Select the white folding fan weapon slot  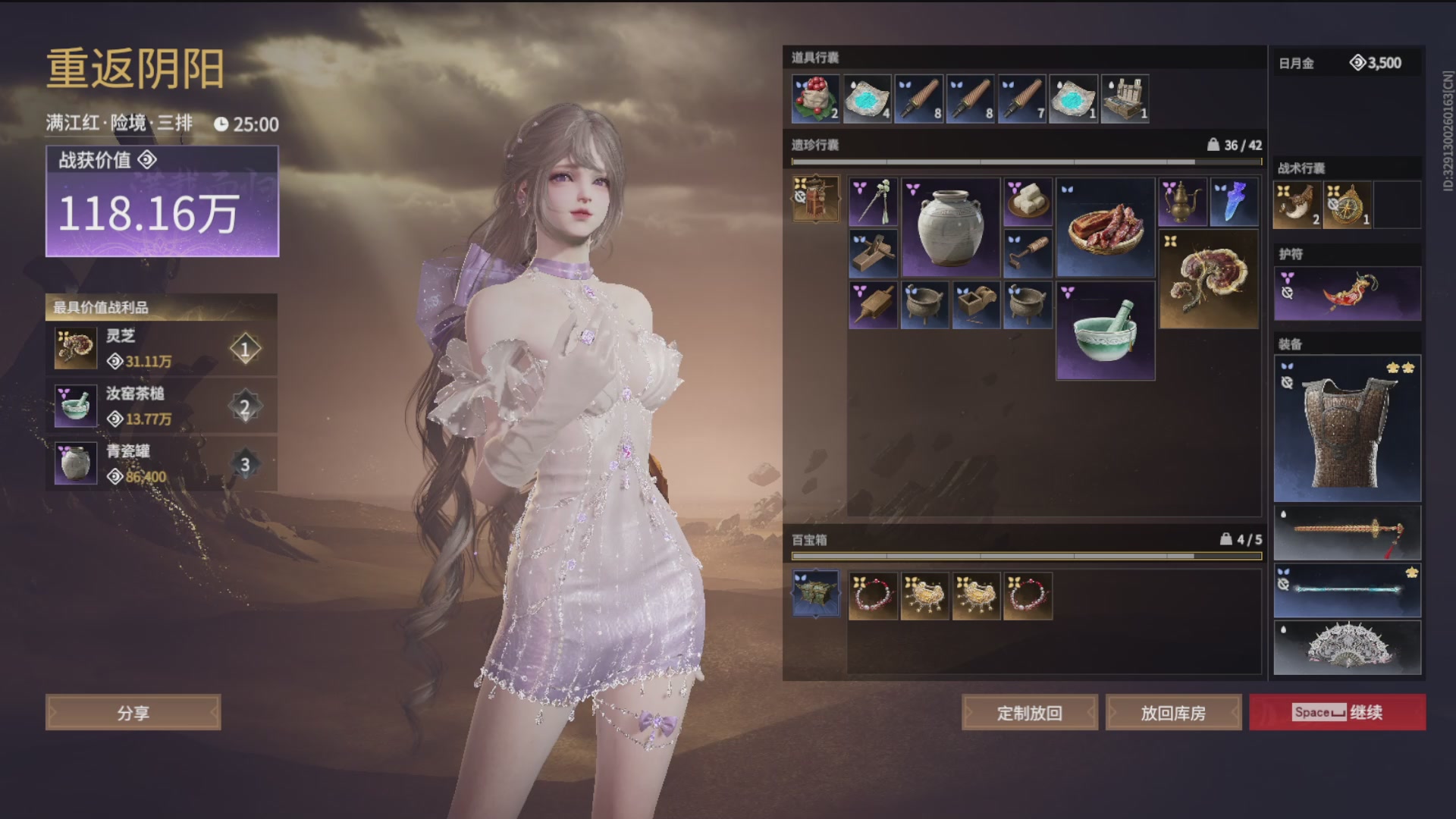pos(1348,648)
